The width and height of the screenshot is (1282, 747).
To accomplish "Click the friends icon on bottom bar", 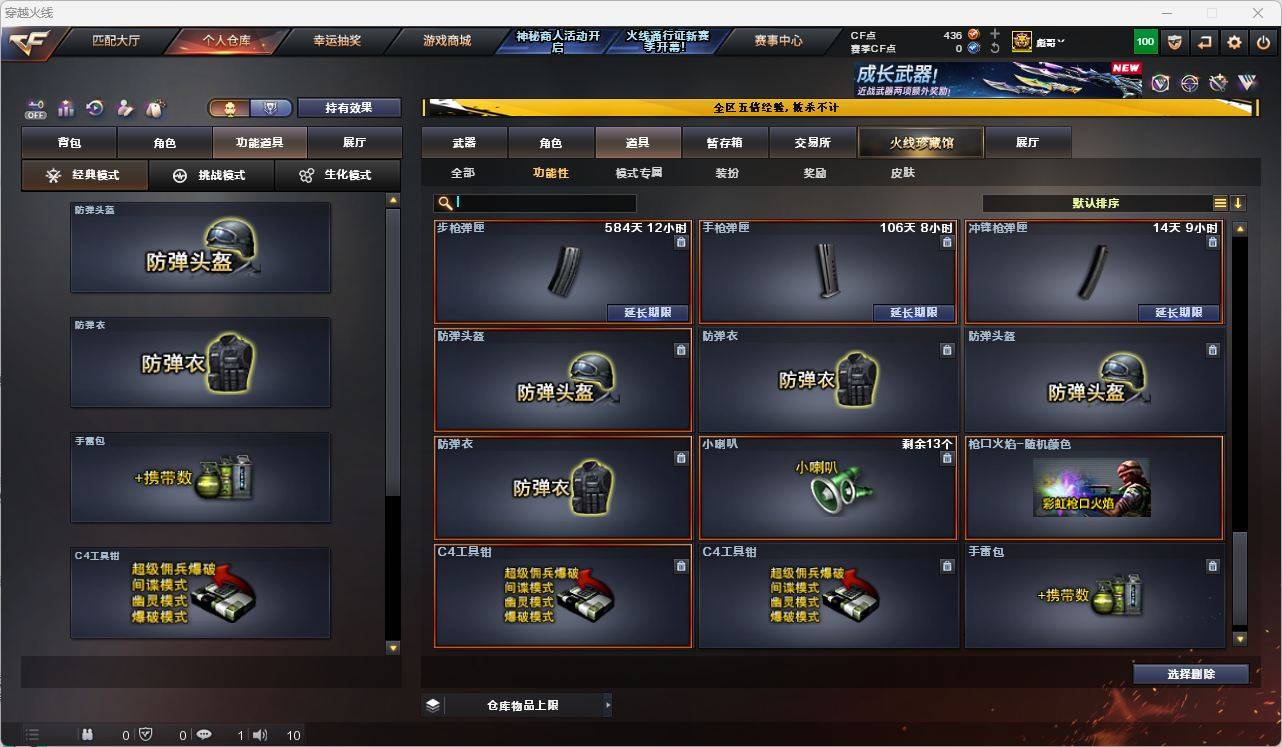I will (x=87, y=736).
